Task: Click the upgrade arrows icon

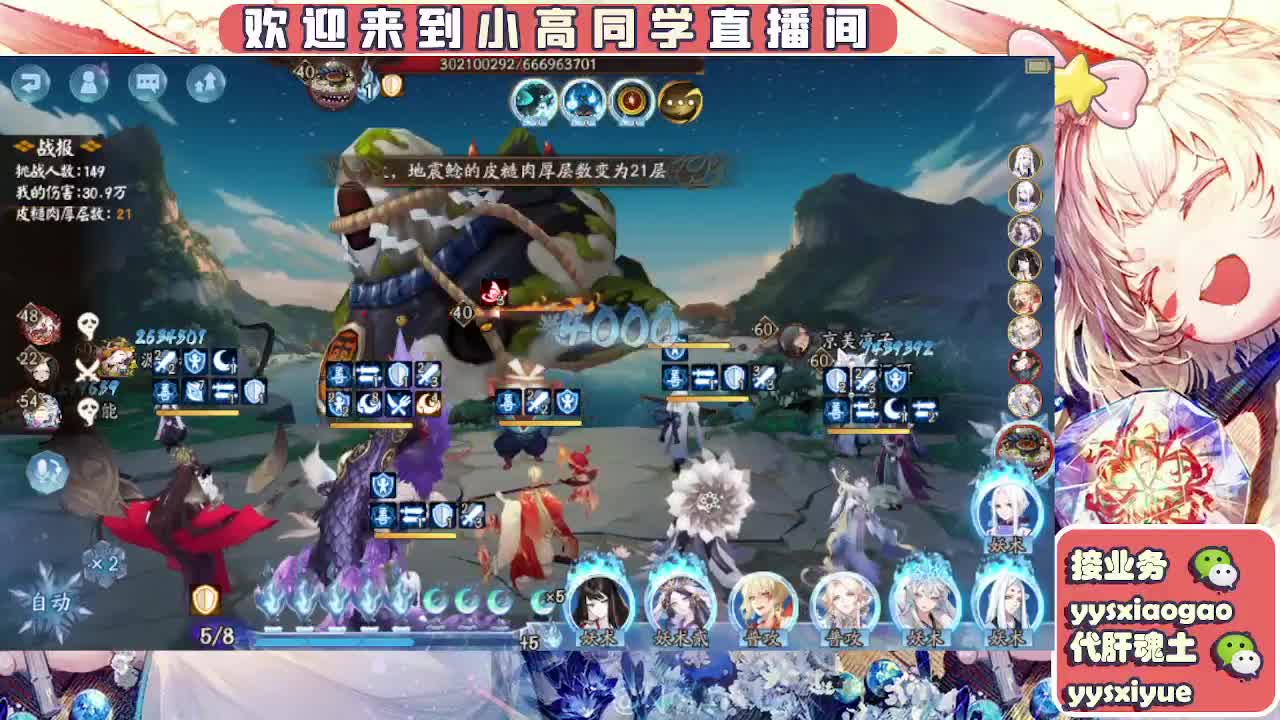Action: point(205,82)
